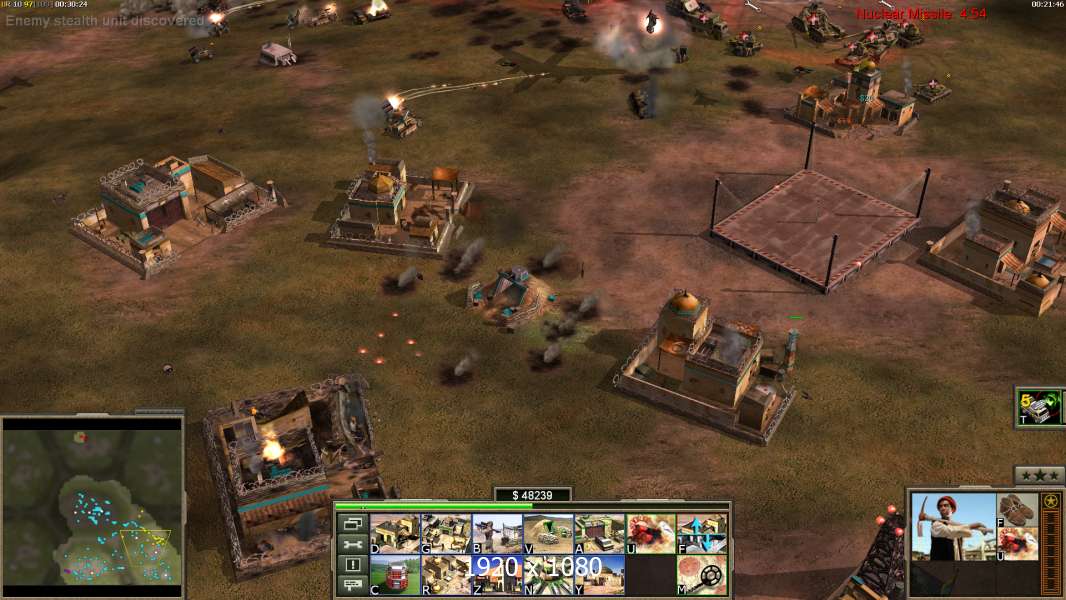Select the sandbag structure icon labeled V

click(x=548, y=534)
